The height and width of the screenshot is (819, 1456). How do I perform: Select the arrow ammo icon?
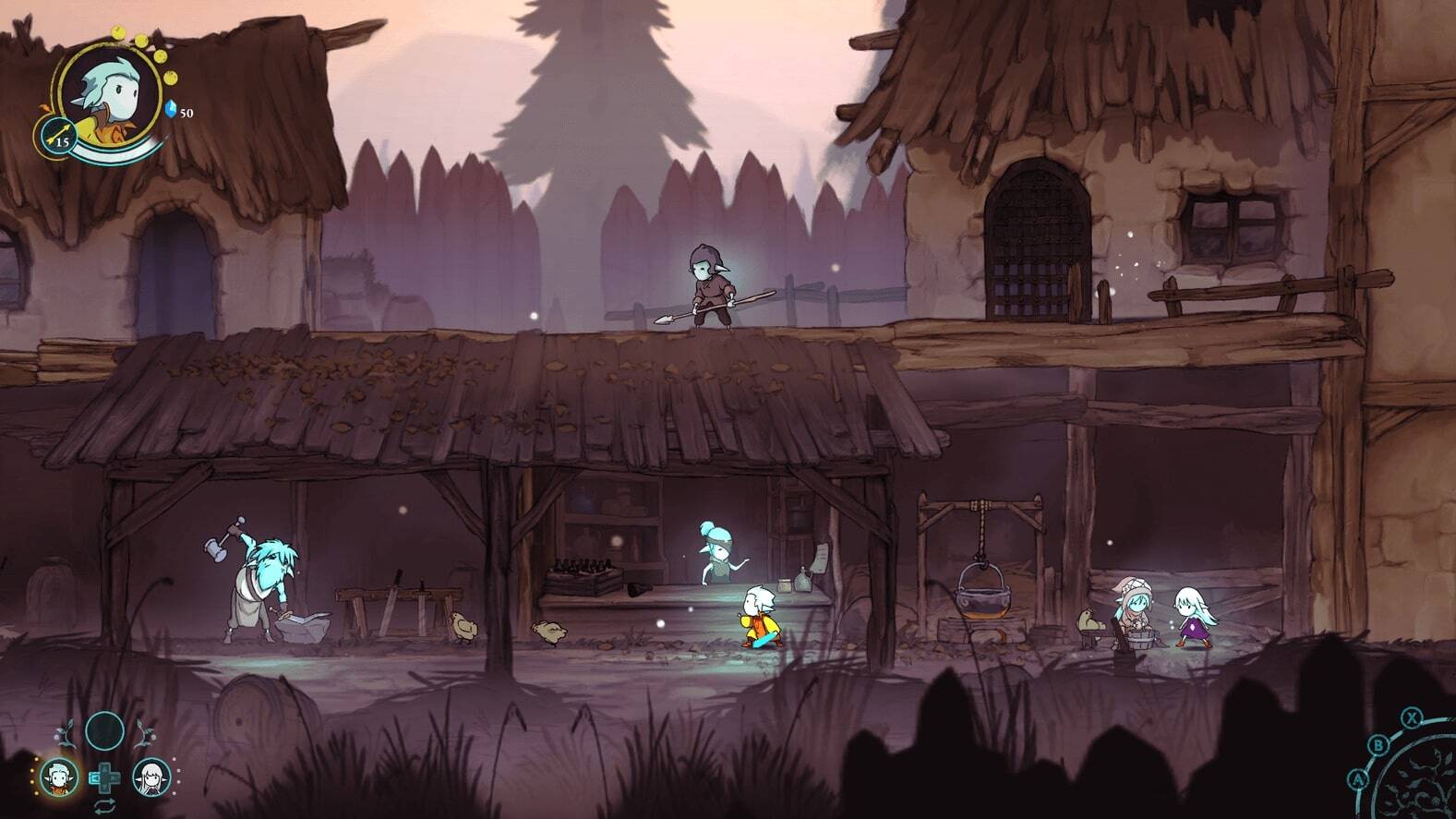pyautogui.click(x=54, y=137)
